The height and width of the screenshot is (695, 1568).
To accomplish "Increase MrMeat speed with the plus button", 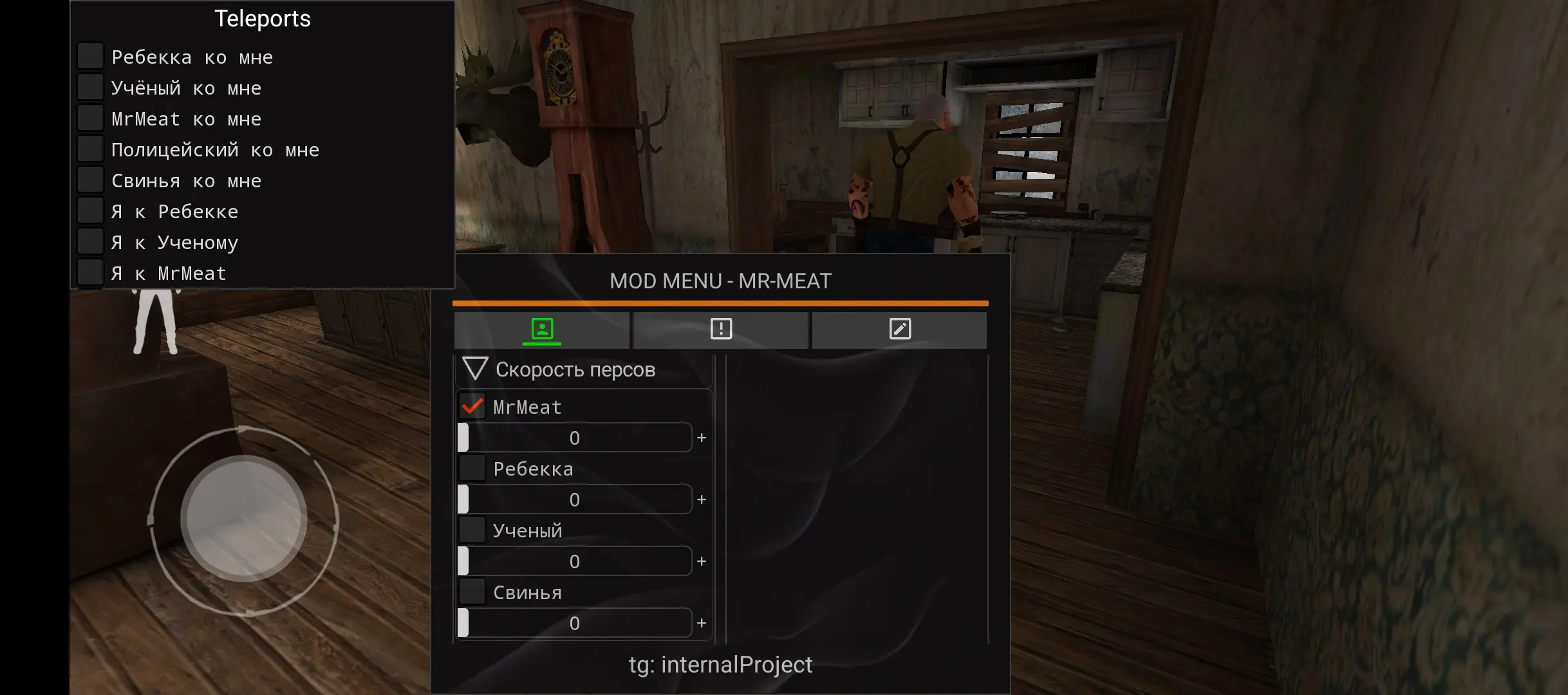I will tap(701, 437).
